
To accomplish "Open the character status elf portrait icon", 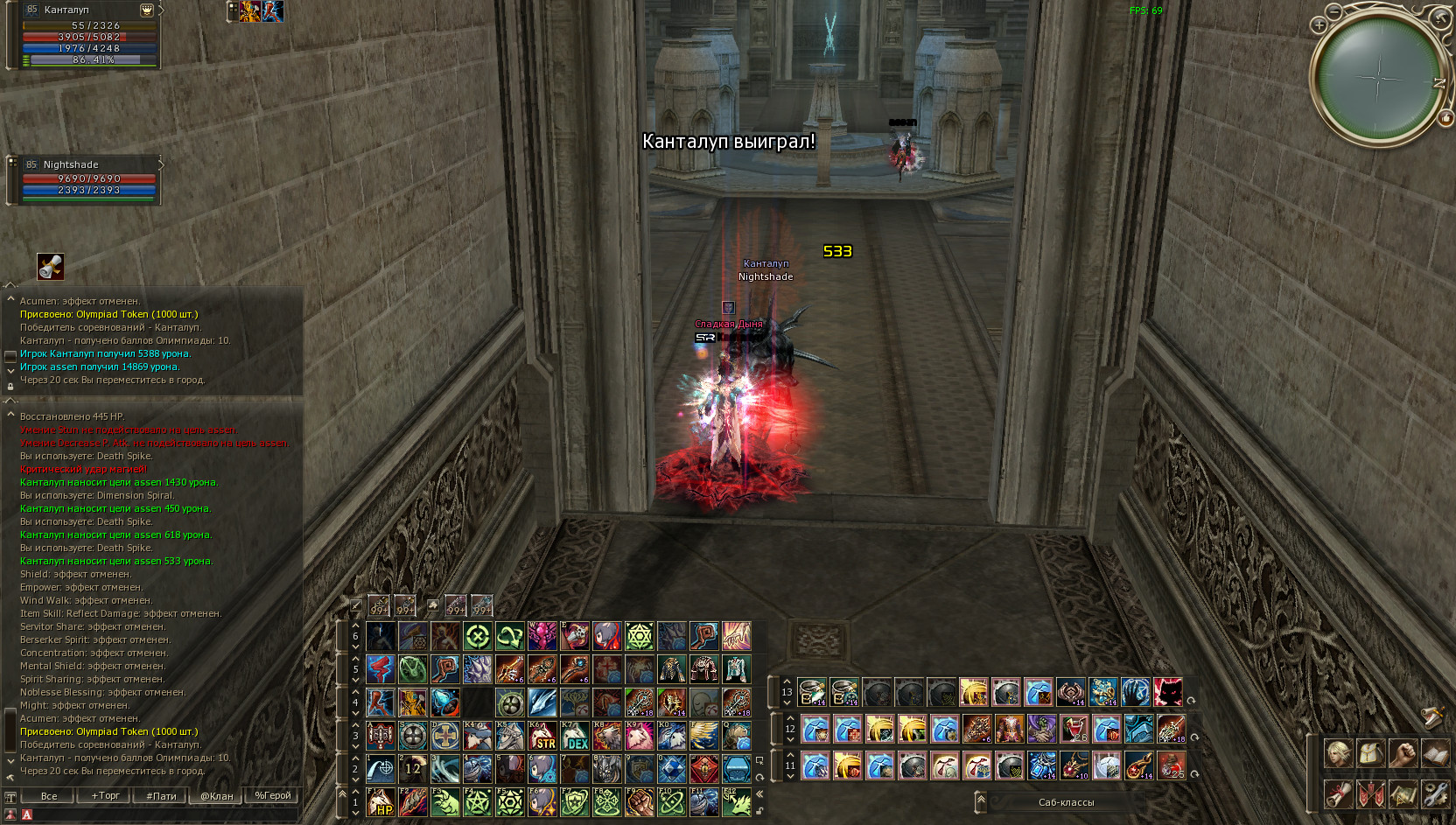I will [1338, 753].
